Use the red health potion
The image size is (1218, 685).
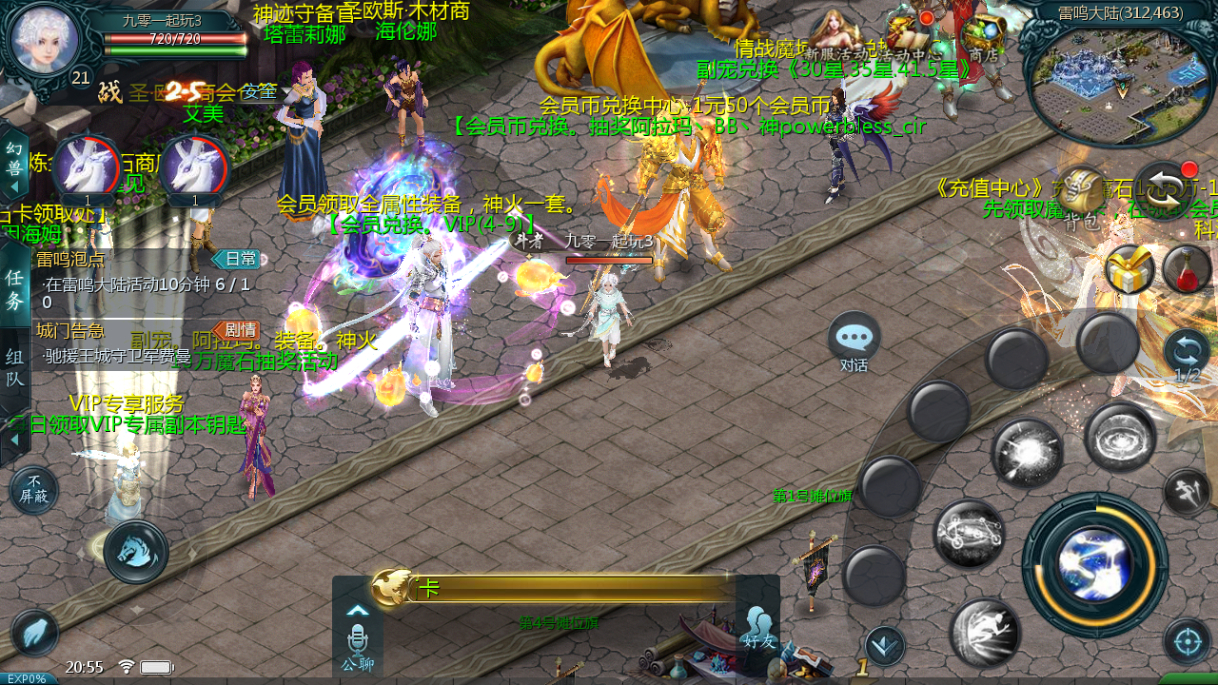pyautogui.click(x=1186, y=269)
